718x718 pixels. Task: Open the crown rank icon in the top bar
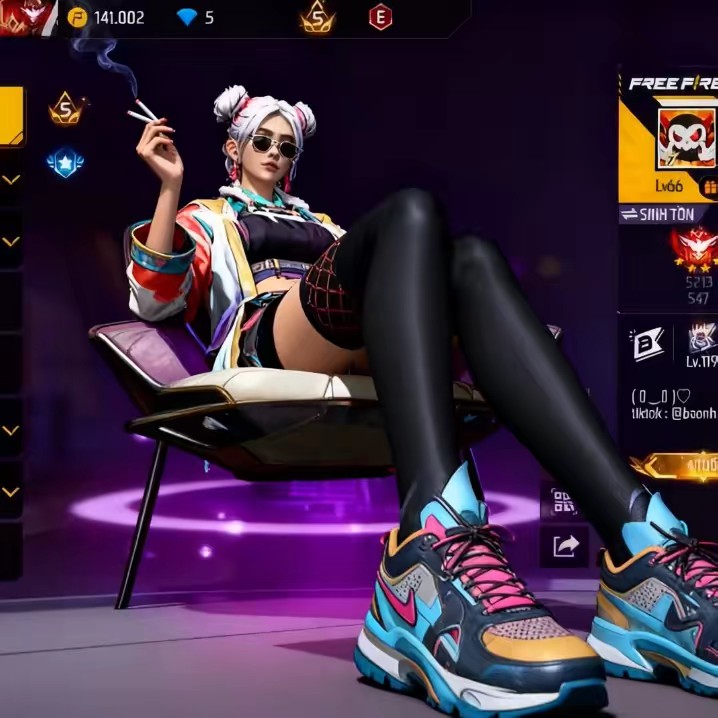tap(317, 17)
